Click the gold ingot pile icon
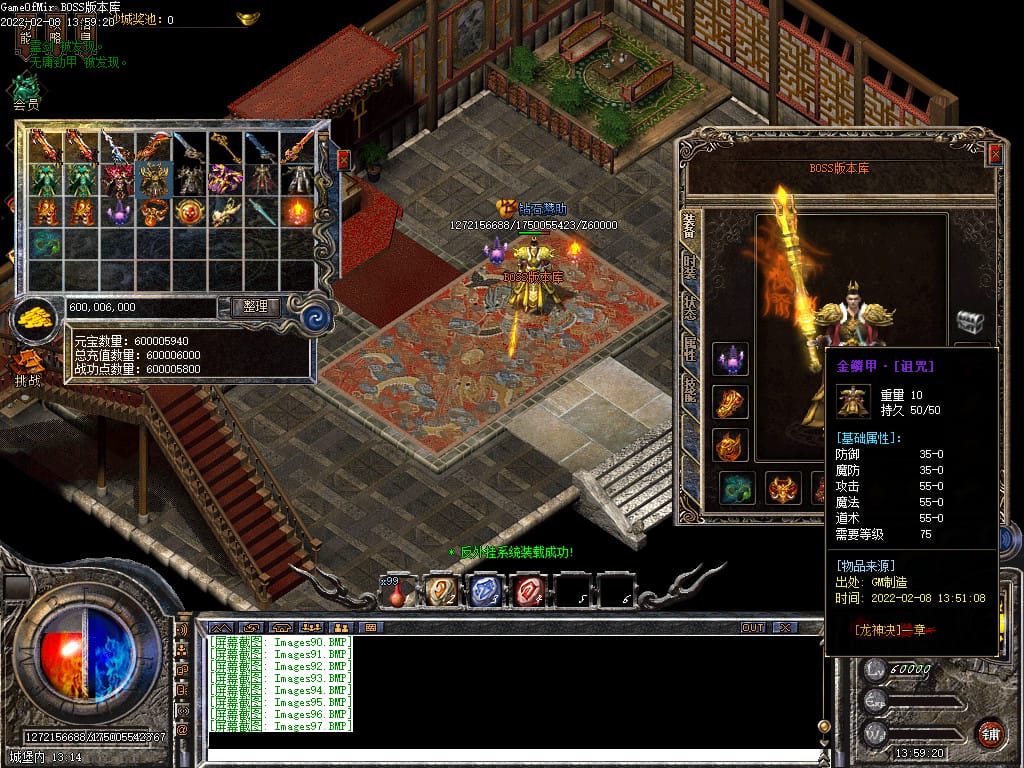This screenshot has height=768, width=1024. [x=36, y=318]
